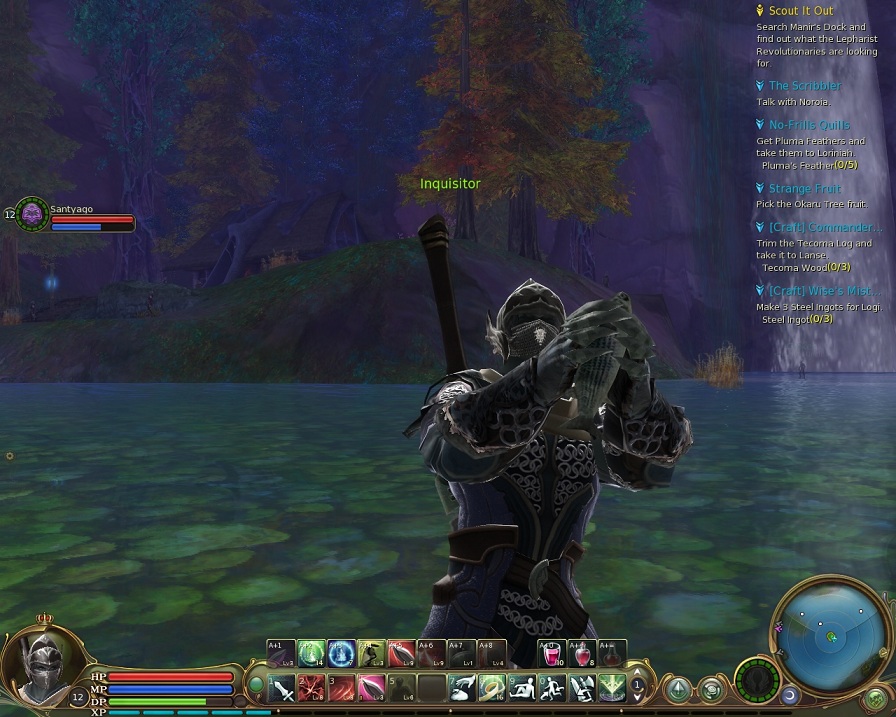
Task: Cast the blue glowing orb skill
Action: tap(341, 653)
